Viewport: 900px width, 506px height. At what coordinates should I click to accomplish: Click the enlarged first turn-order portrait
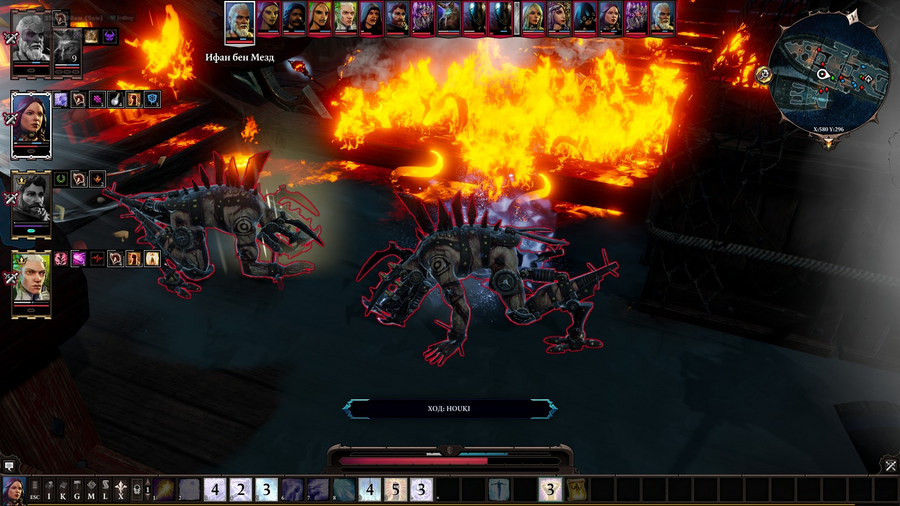240,20
